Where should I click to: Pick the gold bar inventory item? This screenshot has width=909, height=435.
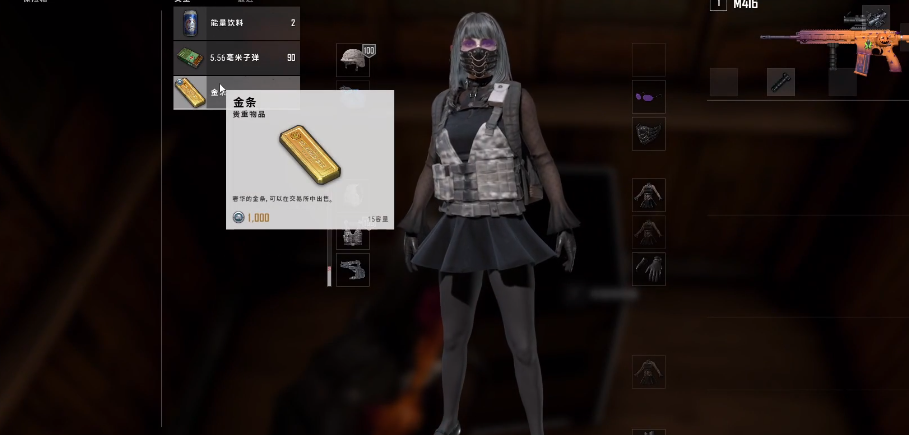tap(190, 92)
